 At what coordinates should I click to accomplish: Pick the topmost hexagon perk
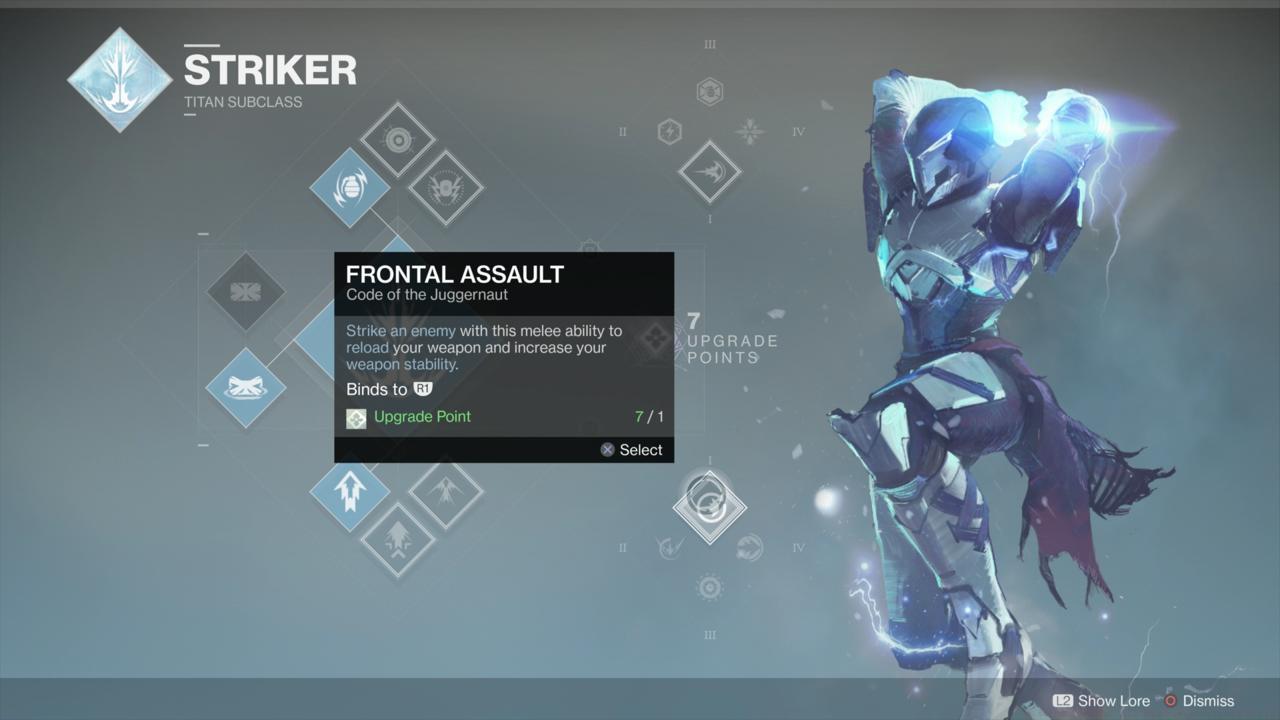tap(709, 92)
